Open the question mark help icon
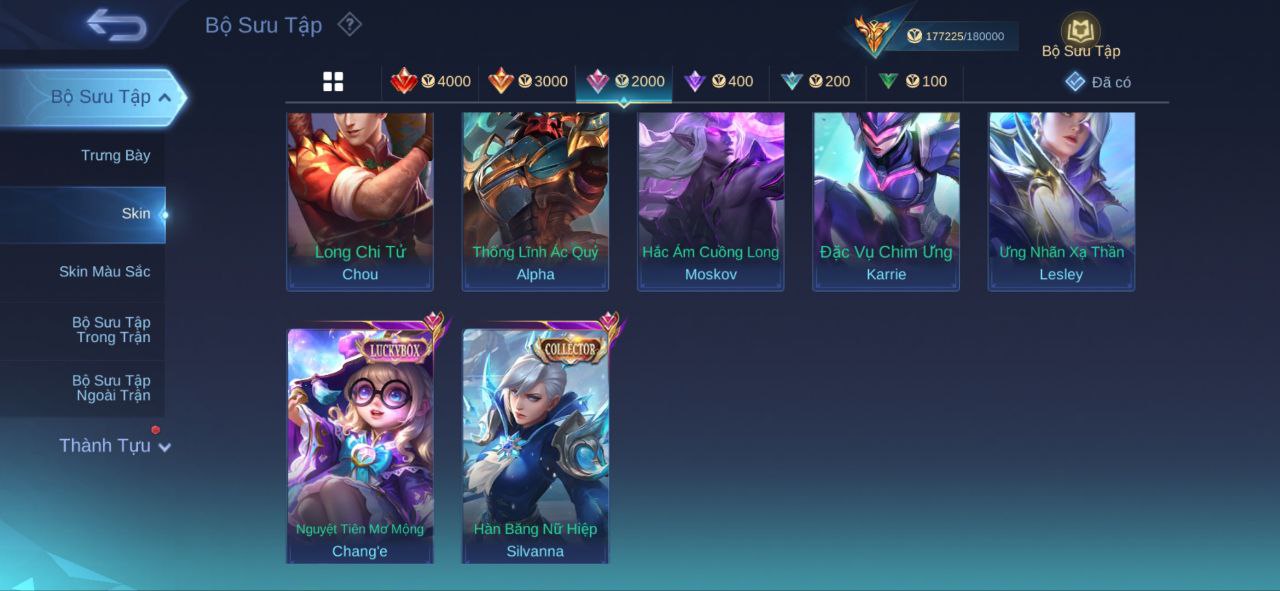The height and width of the screenshot is (591, 1280). coord(349,24)
